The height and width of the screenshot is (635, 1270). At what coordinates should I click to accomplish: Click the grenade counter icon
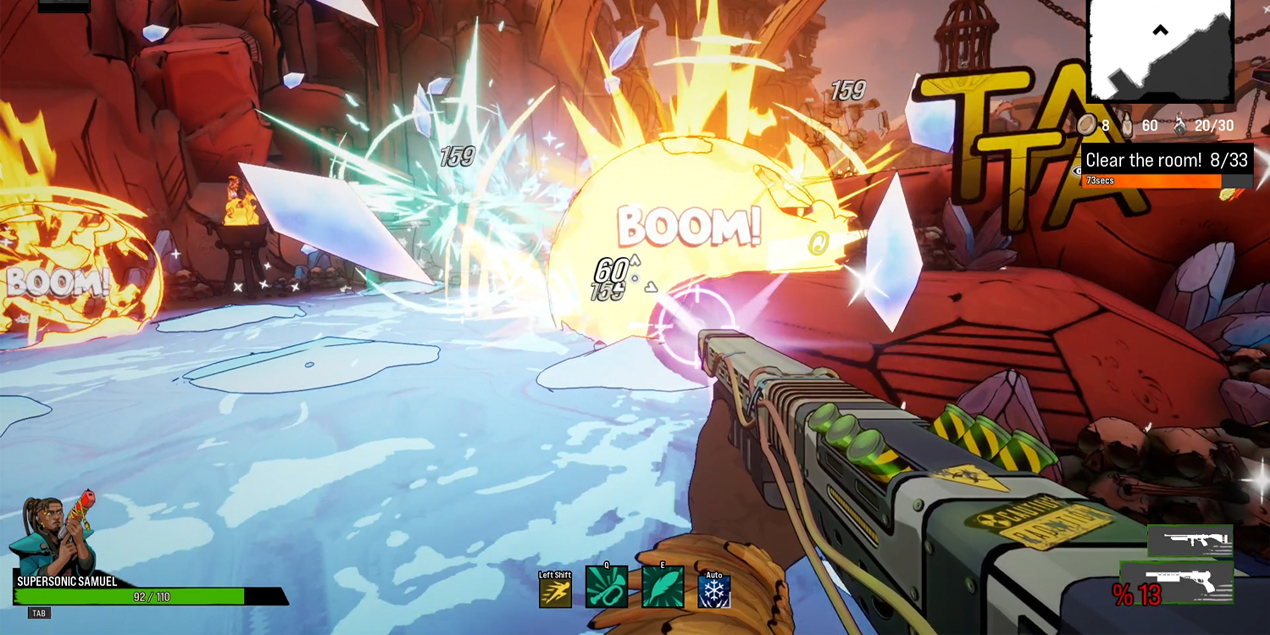[1180, 125]
